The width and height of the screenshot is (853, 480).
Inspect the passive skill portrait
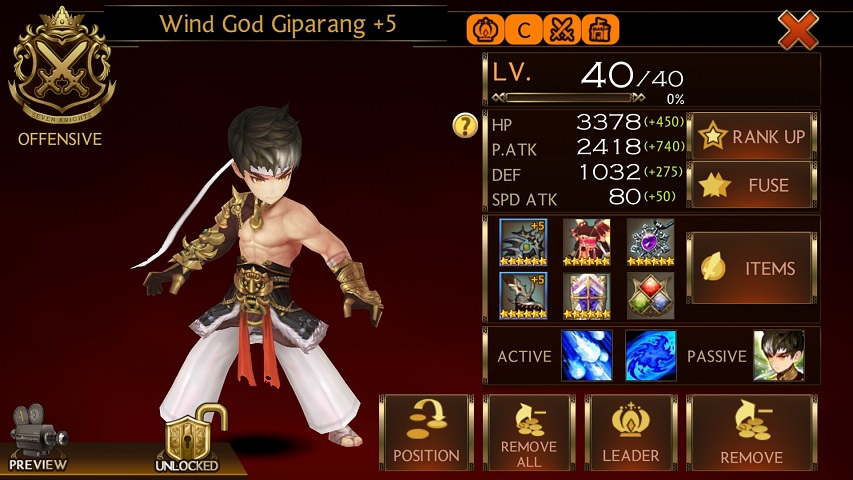coord(778,356)
